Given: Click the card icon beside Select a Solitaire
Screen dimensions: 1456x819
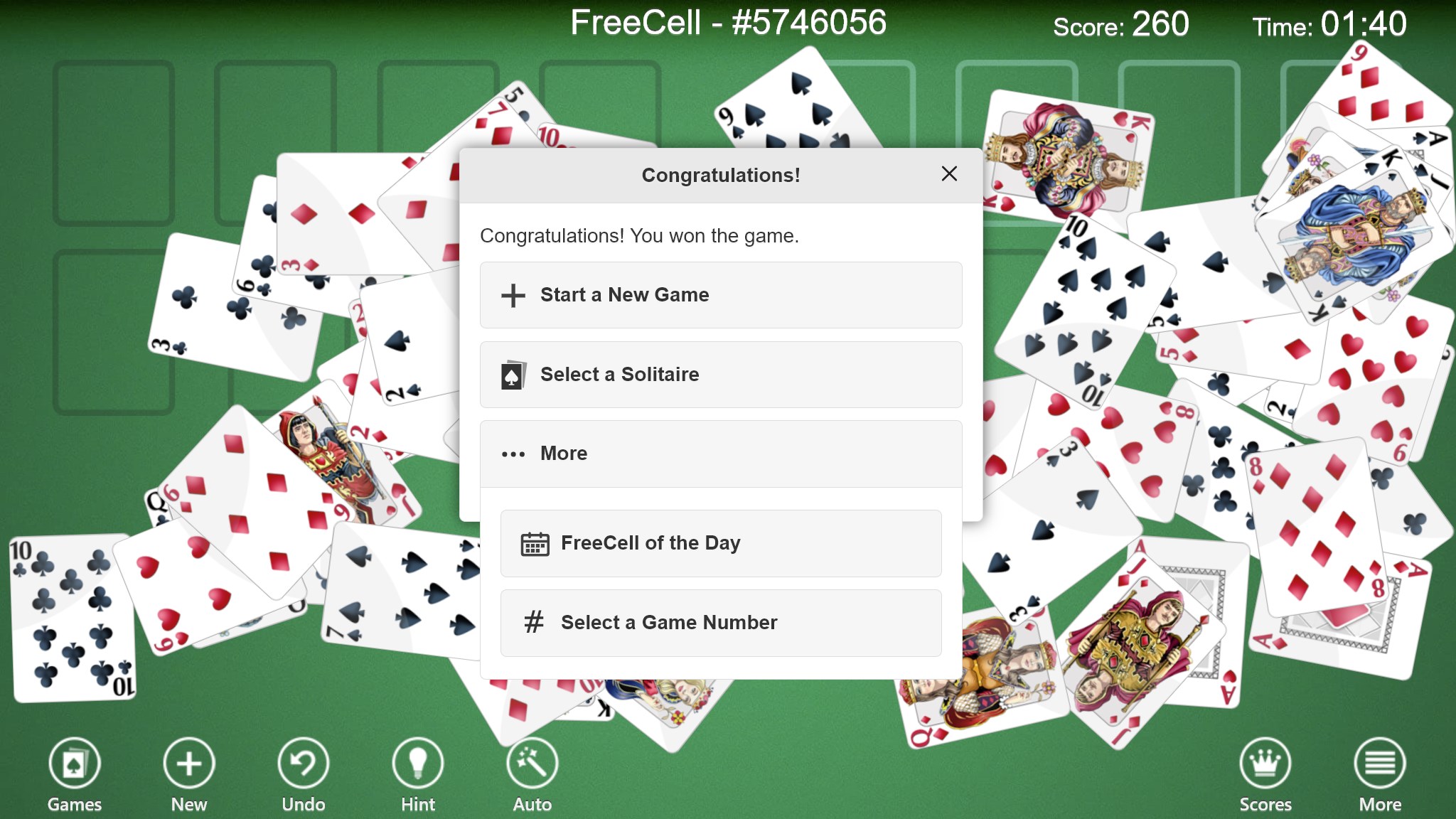Looking at the screenshot, I should pyautogui.click(x=513, y=374).
